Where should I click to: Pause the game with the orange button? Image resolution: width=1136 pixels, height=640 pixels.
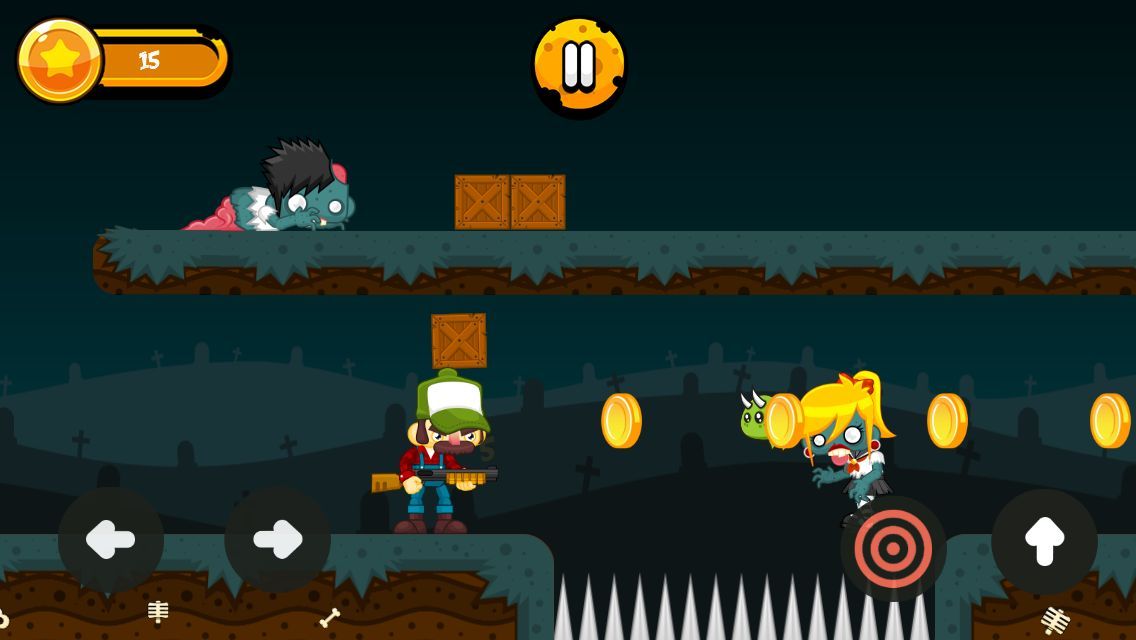pos(579,66)
